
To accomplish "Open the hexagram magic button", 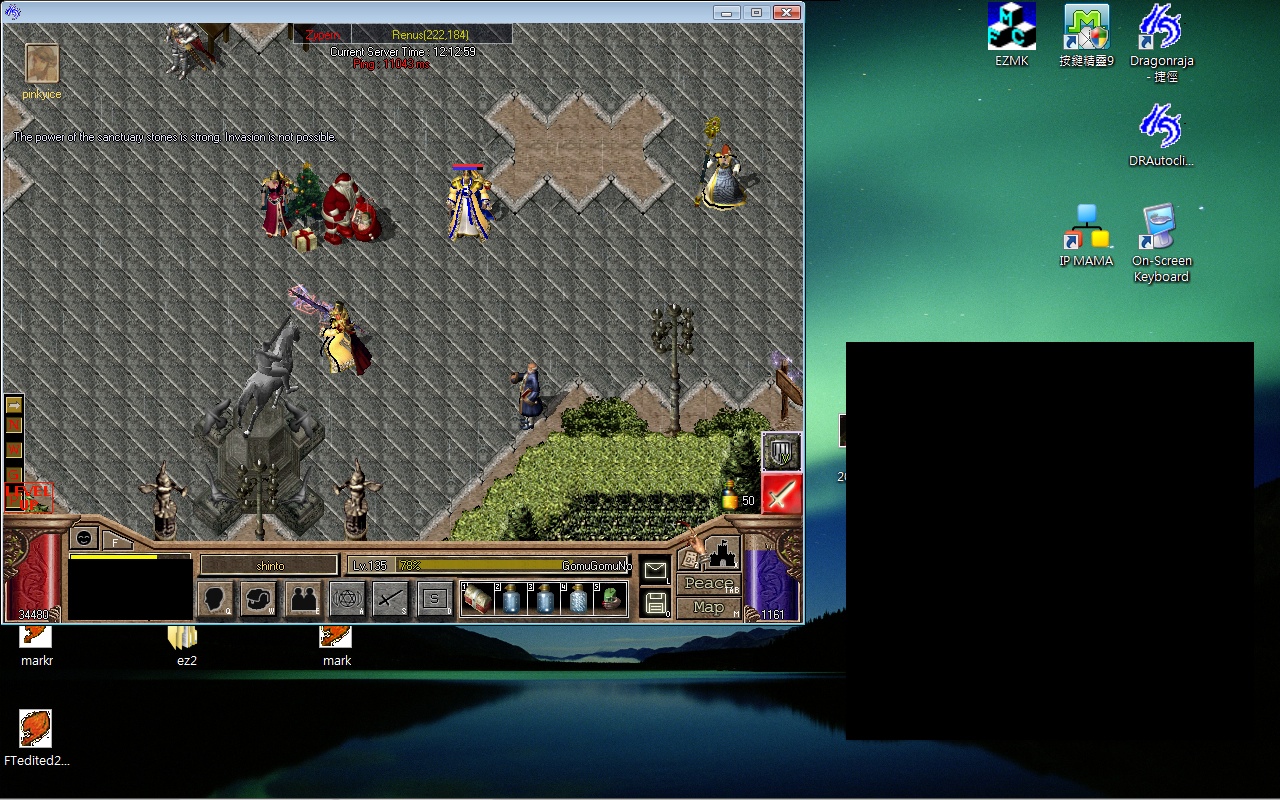I will pos(347,599).
